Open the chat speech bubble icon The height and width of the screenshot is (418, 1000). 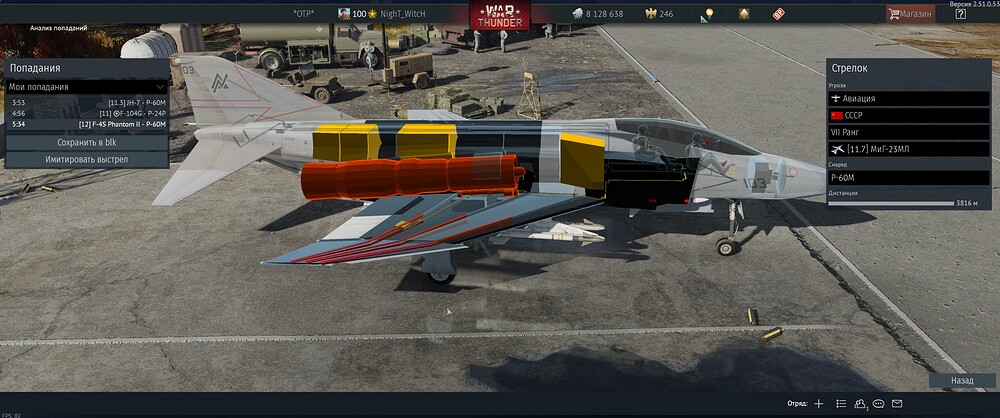pos(878,403)
